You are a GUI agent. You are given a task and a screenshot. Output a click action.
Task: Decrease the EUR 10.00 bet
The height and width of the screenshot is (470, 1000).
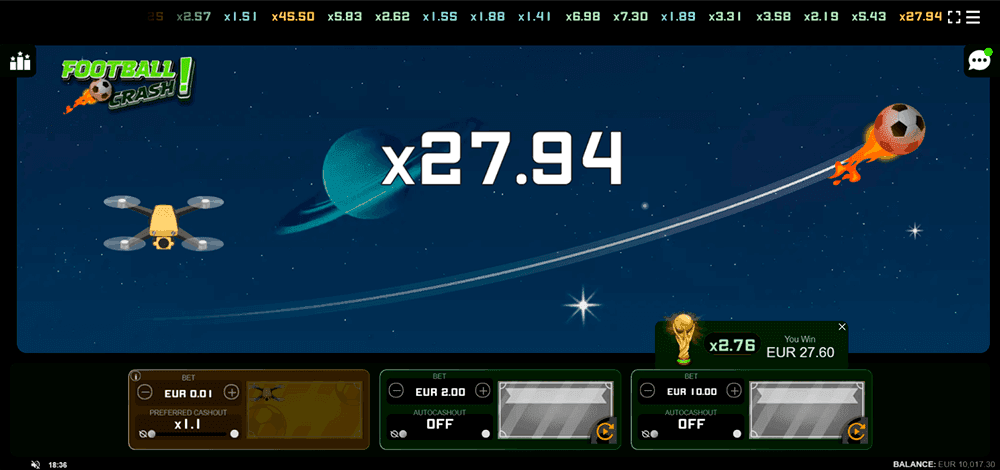click(x=649, y=390)
